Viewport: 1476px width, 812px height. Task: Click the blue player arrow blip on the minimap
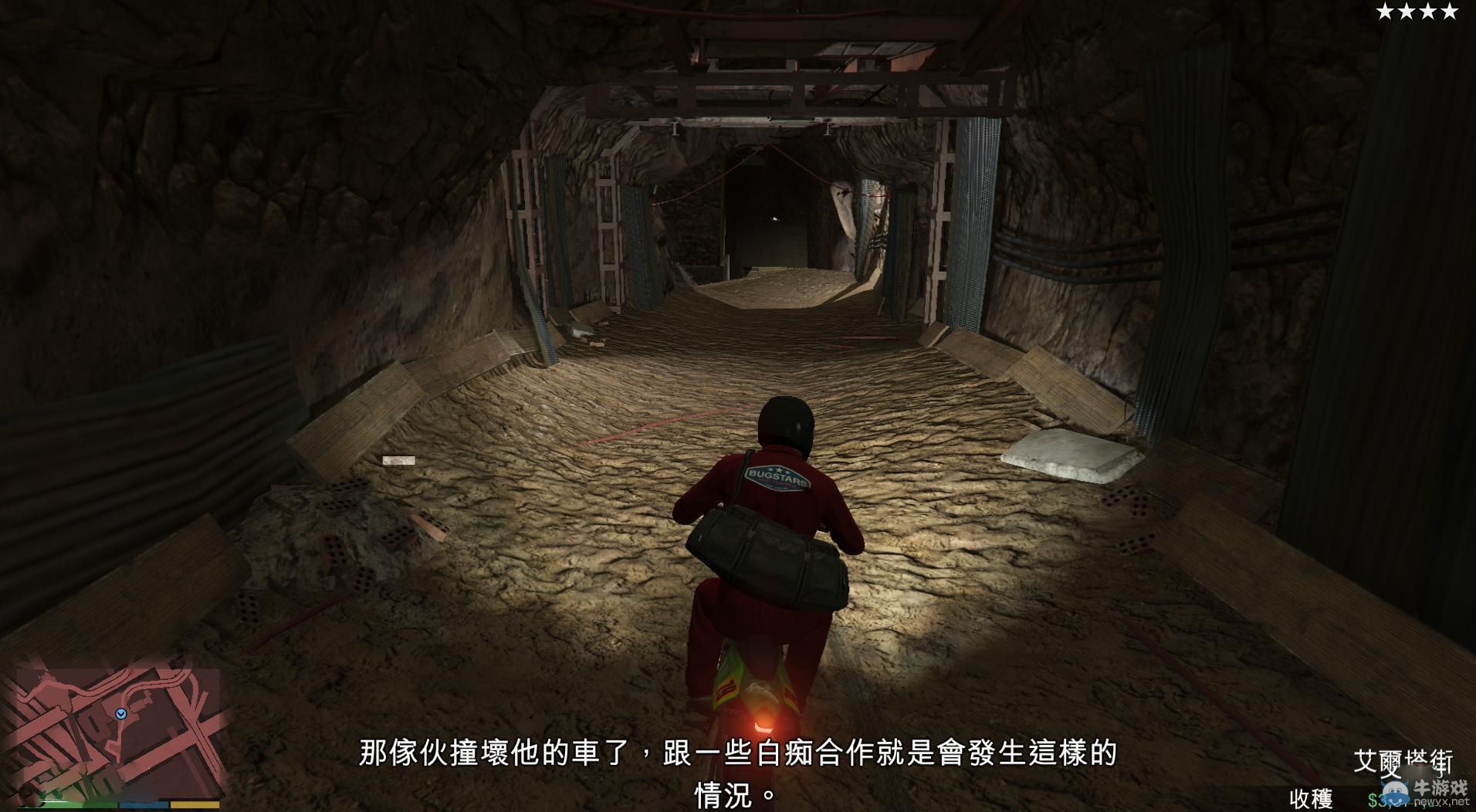[120, 714]
